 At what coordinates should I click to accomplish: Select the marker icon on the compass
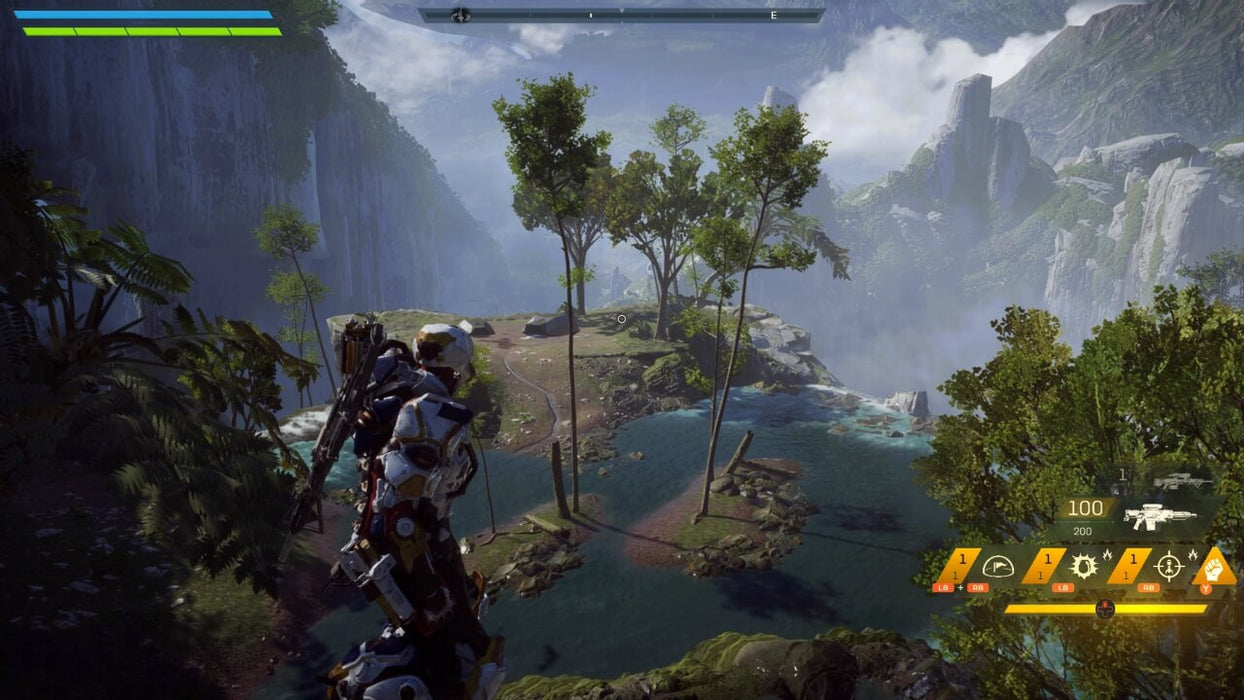(460, 15)
